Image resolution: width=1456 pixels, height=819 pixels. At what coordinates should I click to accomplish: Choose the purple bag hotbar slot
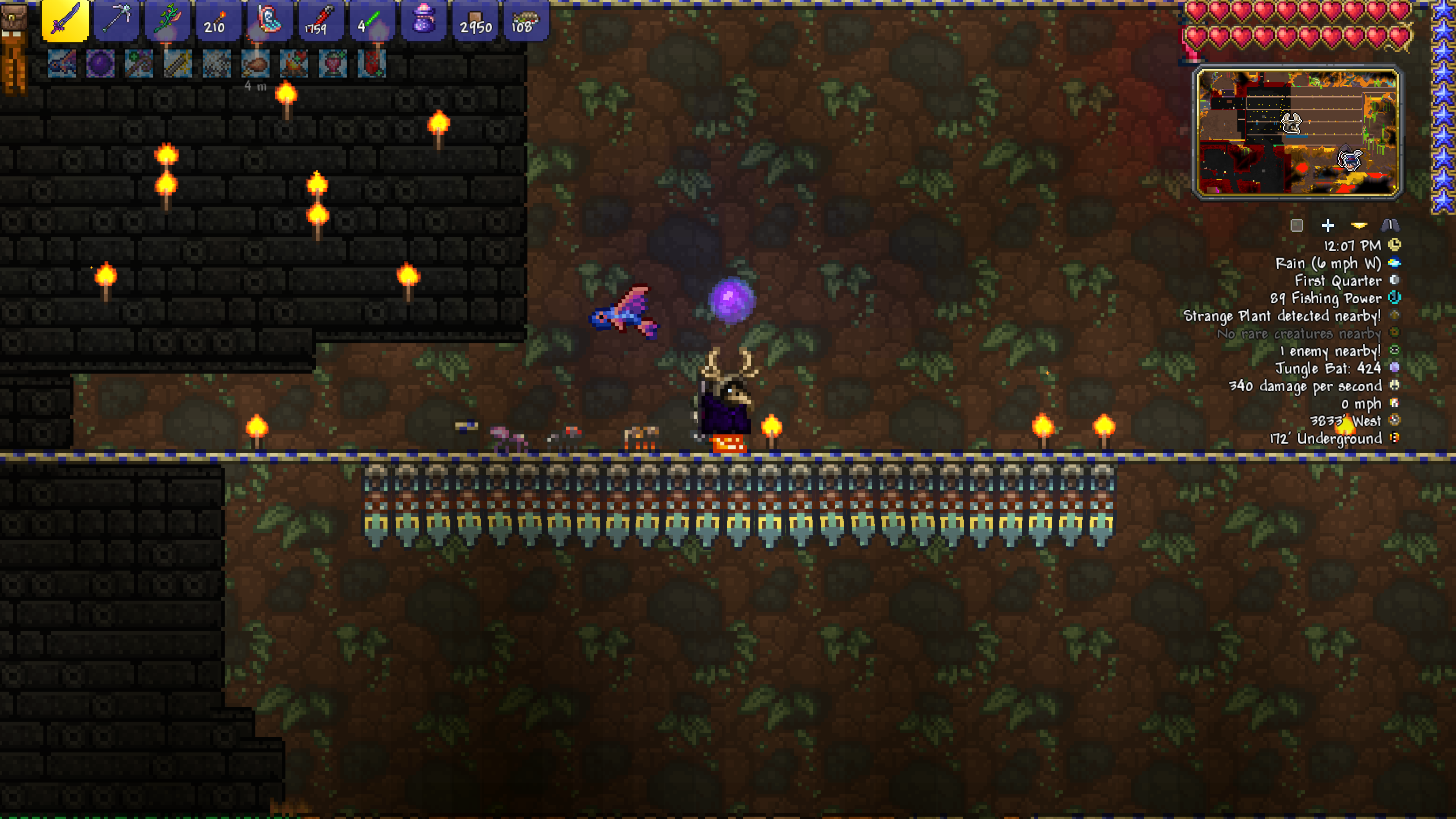[x=422, y=21]
